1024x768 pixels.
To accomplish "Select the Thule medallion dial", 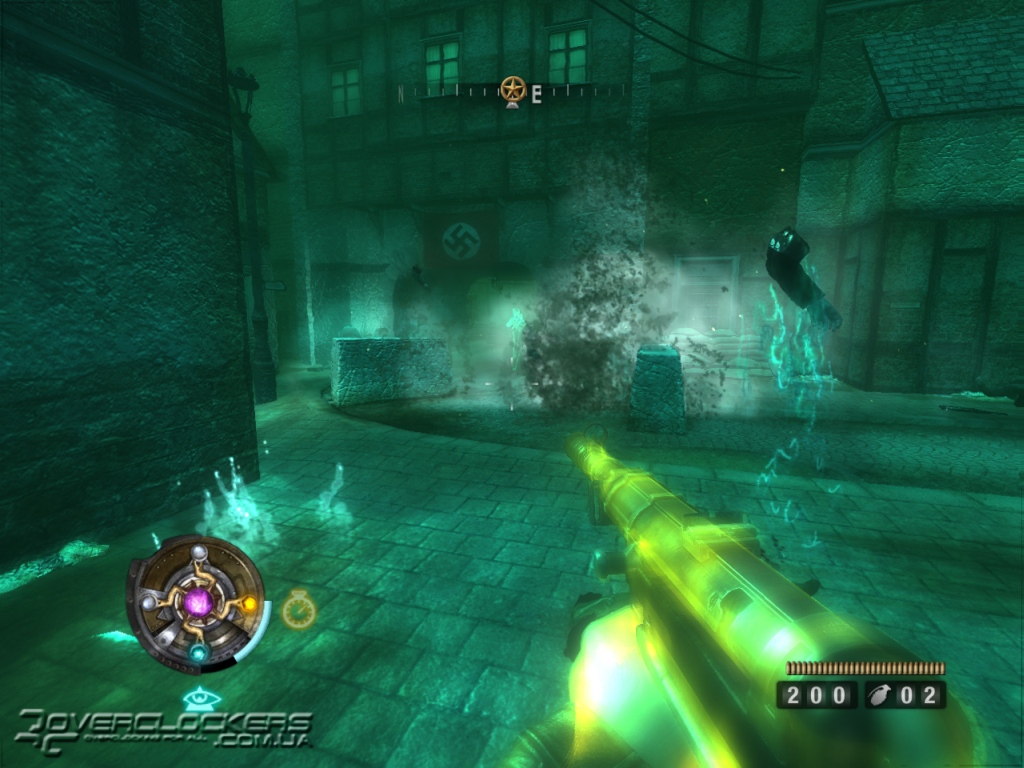I will tap(197, 602).
